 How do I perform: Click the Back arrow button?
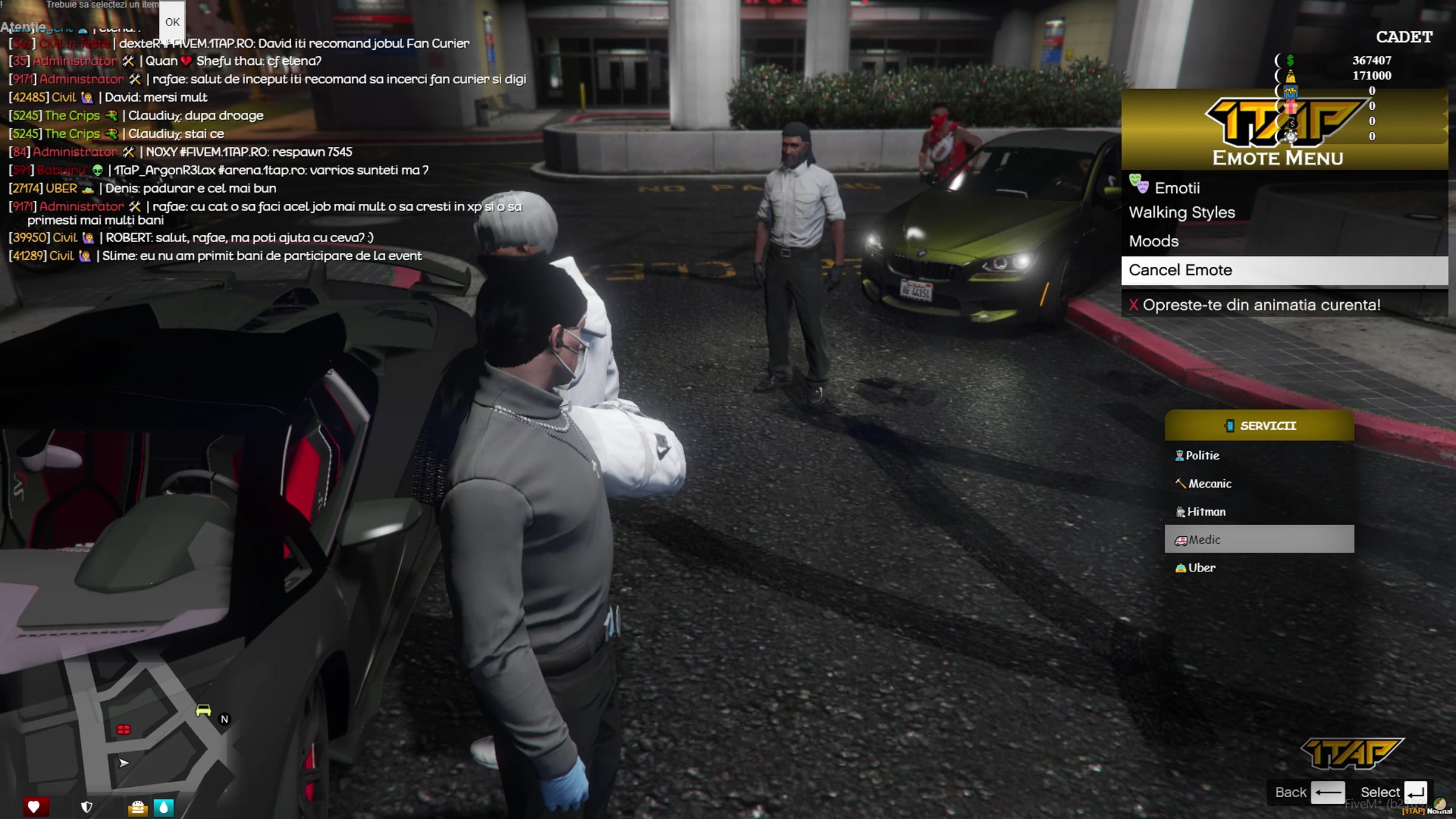click(x=1327, y=792)
